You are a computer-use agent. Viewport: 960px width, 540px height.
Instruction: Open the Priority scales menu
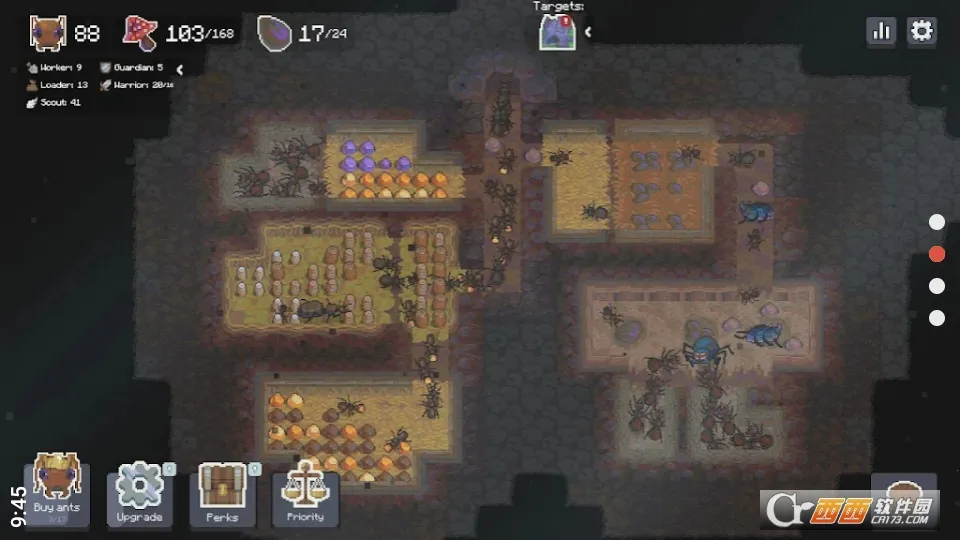click(305, 494)
